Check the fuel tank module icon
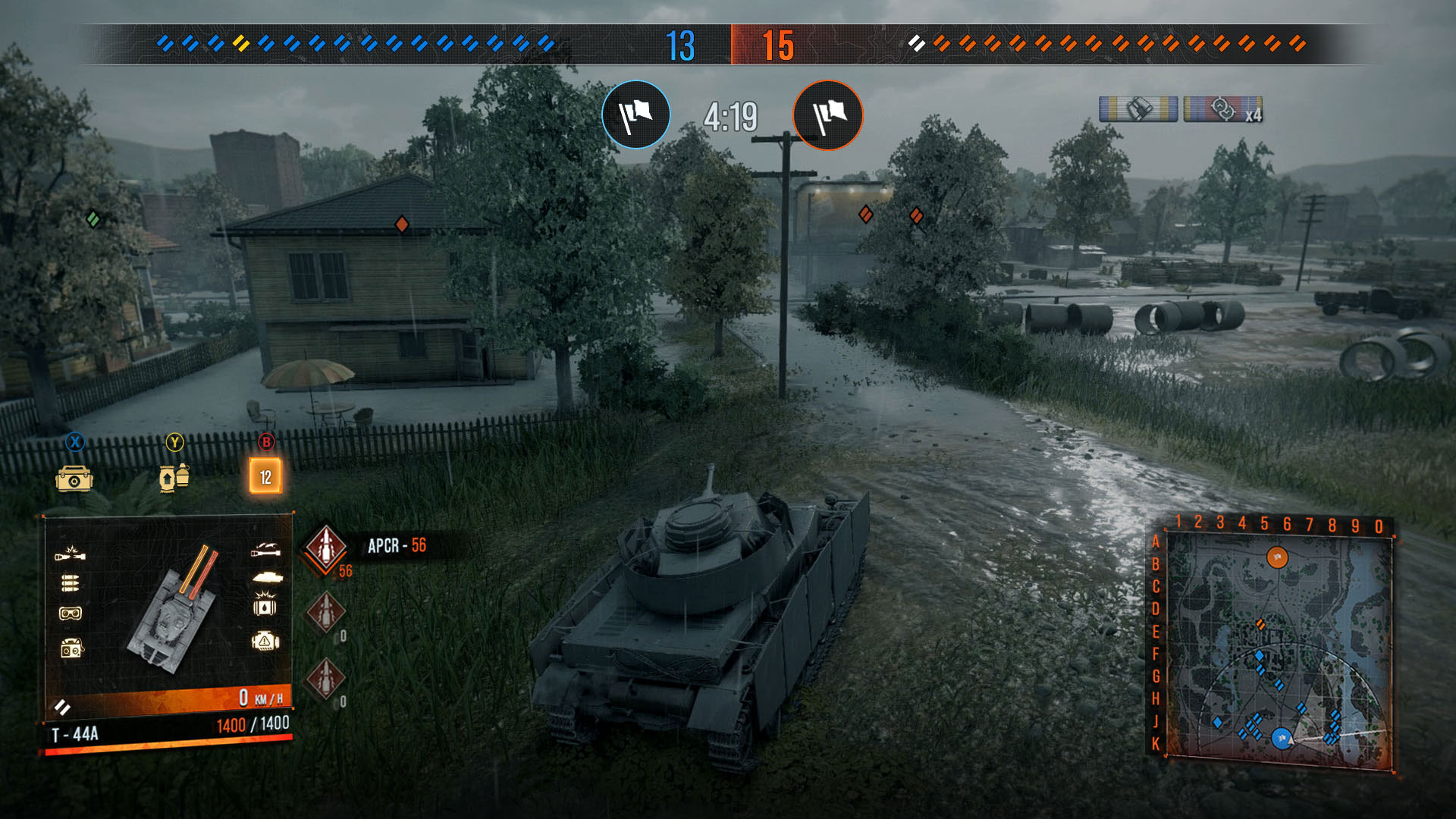The width and height of the screenshot is (1456, 819). tap(265, 607)
